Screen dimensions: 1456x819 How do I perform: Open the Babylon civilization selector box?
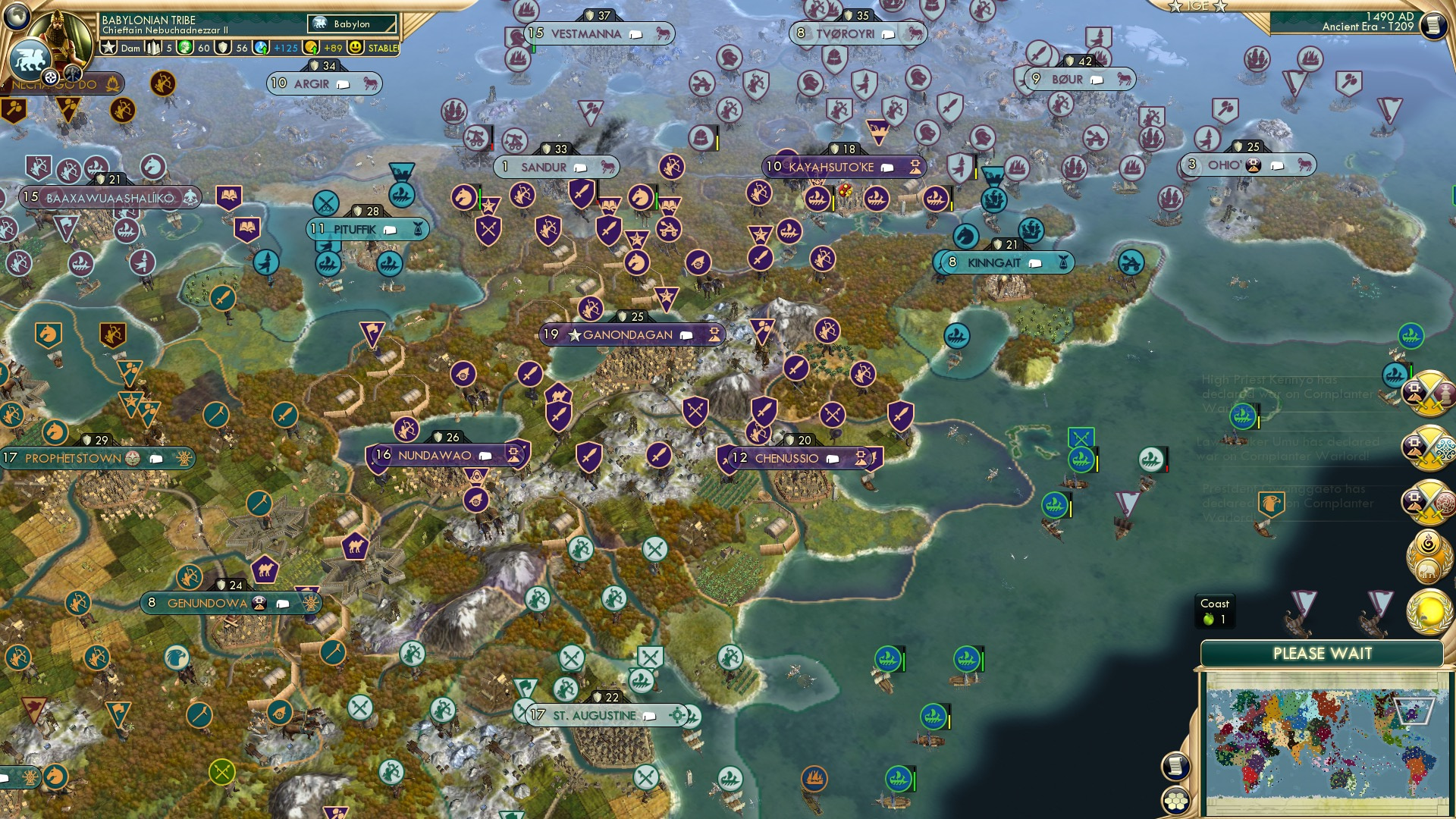350,24
